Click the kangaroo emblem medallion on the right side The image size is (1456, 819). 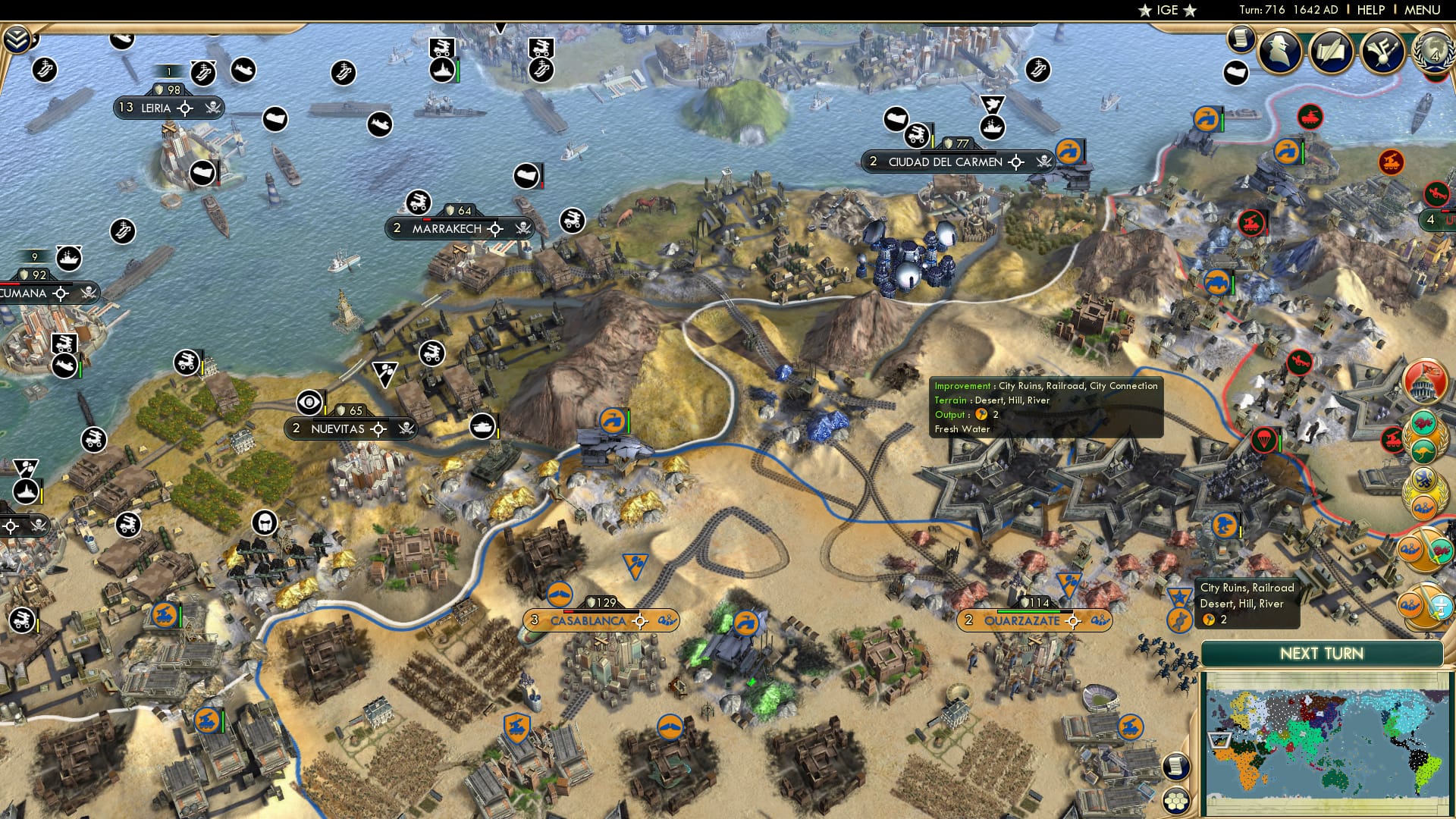pos(1423,452)
